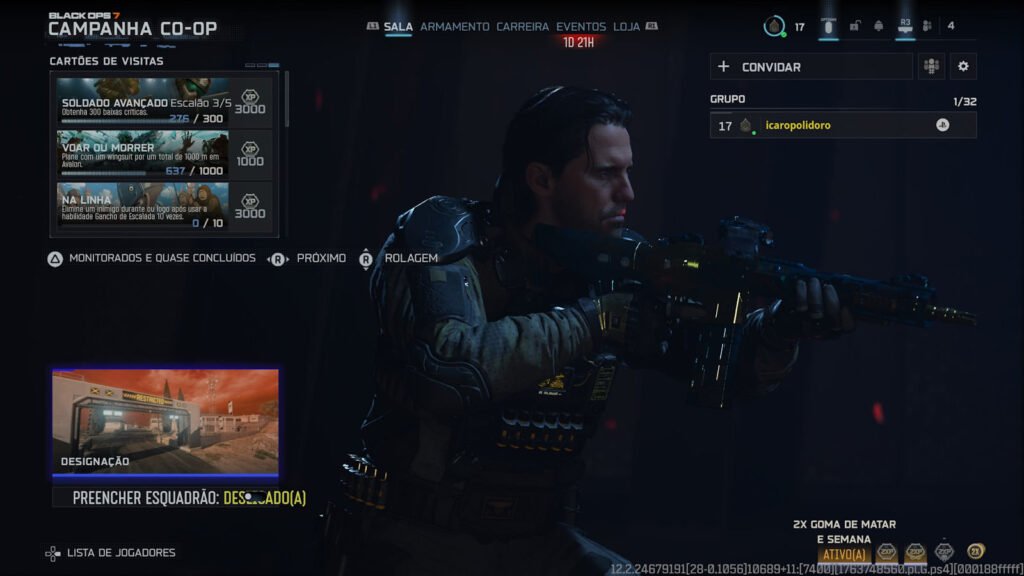Open the gear settings button
This screenshot has height=576, width=1024.
click(963, 67)
